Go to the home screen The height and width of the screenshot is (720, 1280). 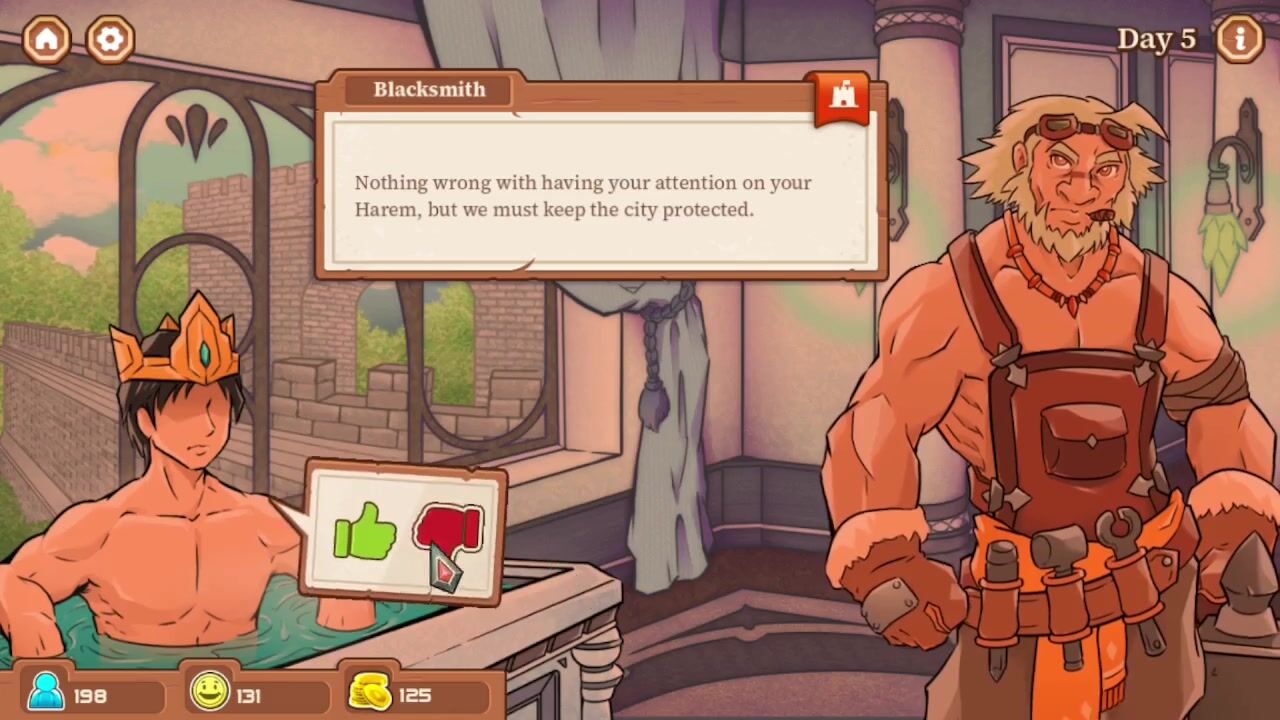pos(47,39)
